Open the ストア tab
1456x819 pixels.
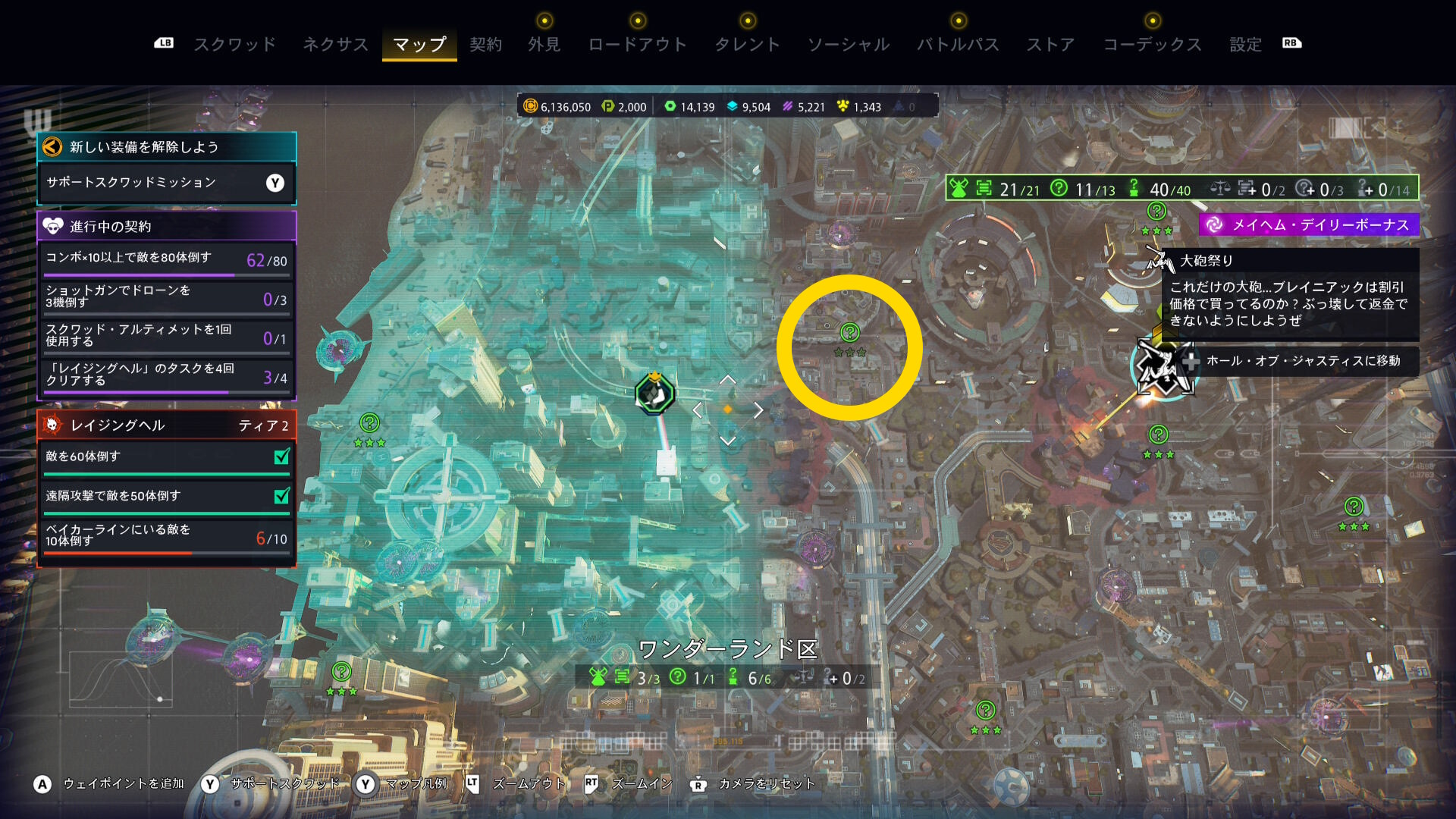1050,45
